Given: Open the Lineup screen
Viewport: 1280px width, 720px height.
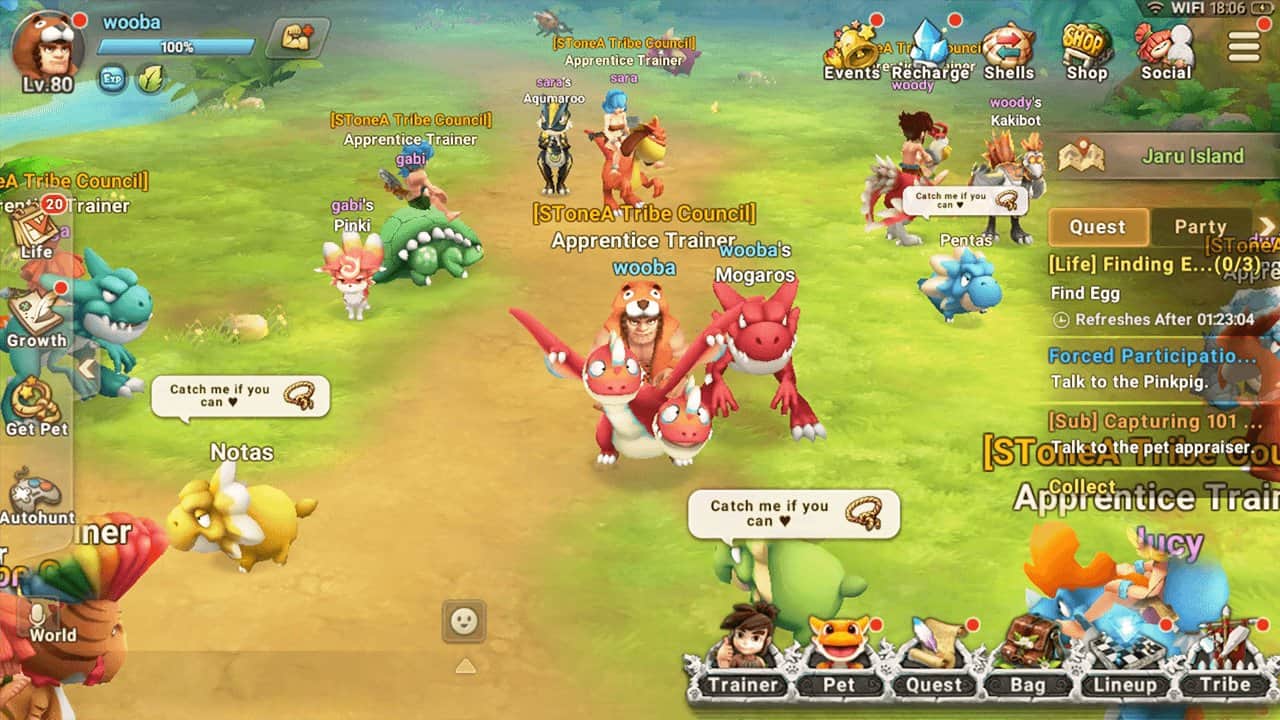Looking at the screenshot, I should click(x=1124, y=655).
